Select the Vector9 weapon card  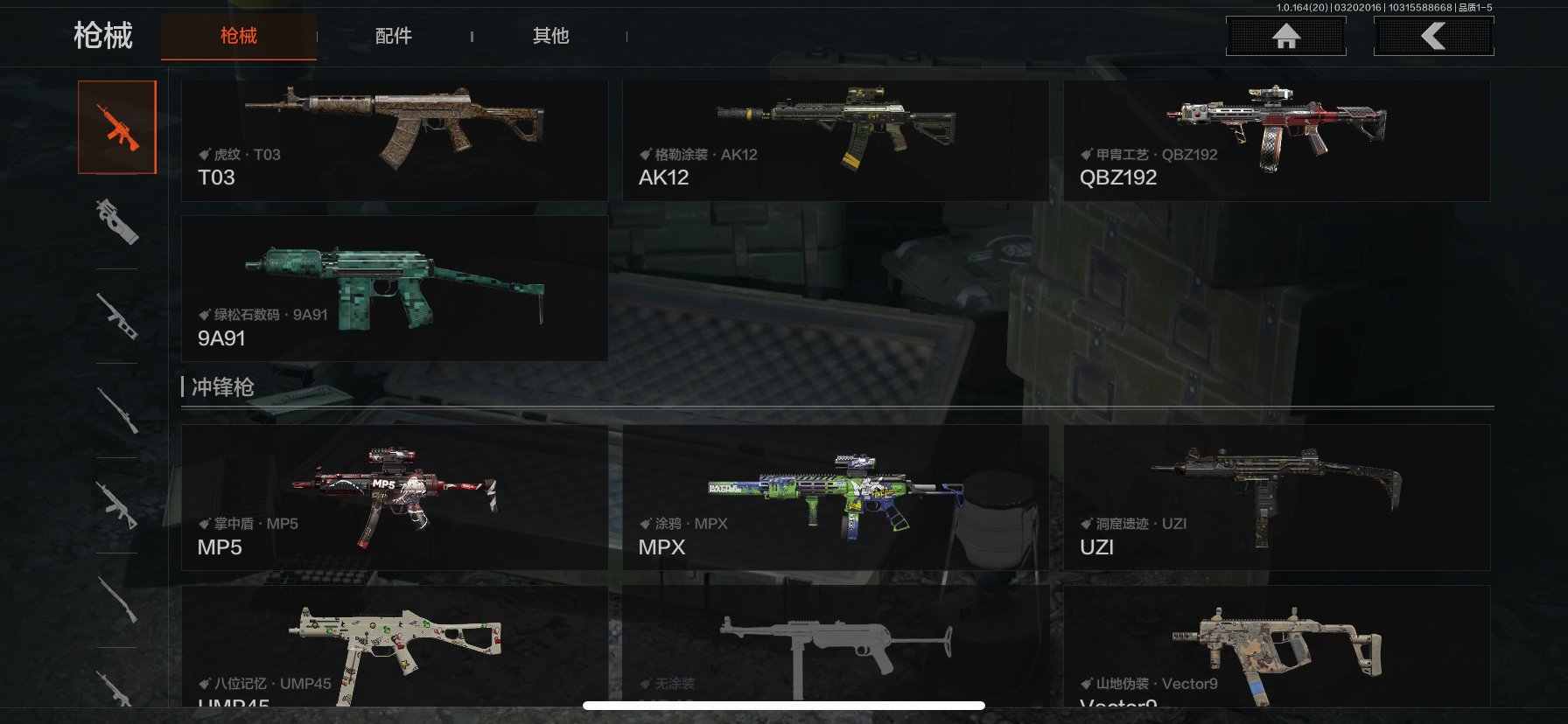[x=1277, y=647]
